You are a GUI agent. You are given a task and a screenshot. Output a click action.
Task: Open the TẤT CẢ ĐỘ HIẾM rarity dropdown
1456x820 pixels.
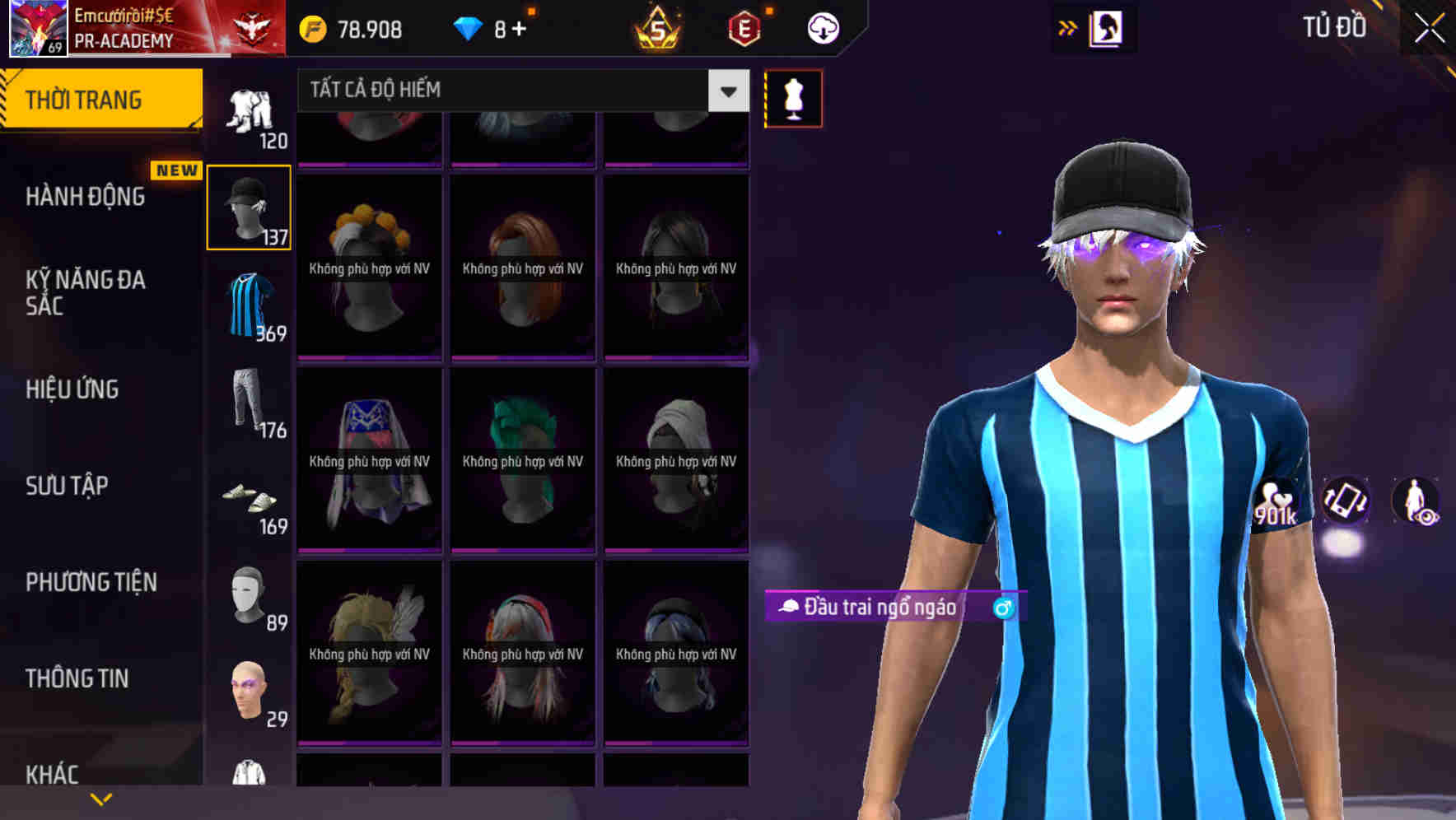(x=511, y=91)
